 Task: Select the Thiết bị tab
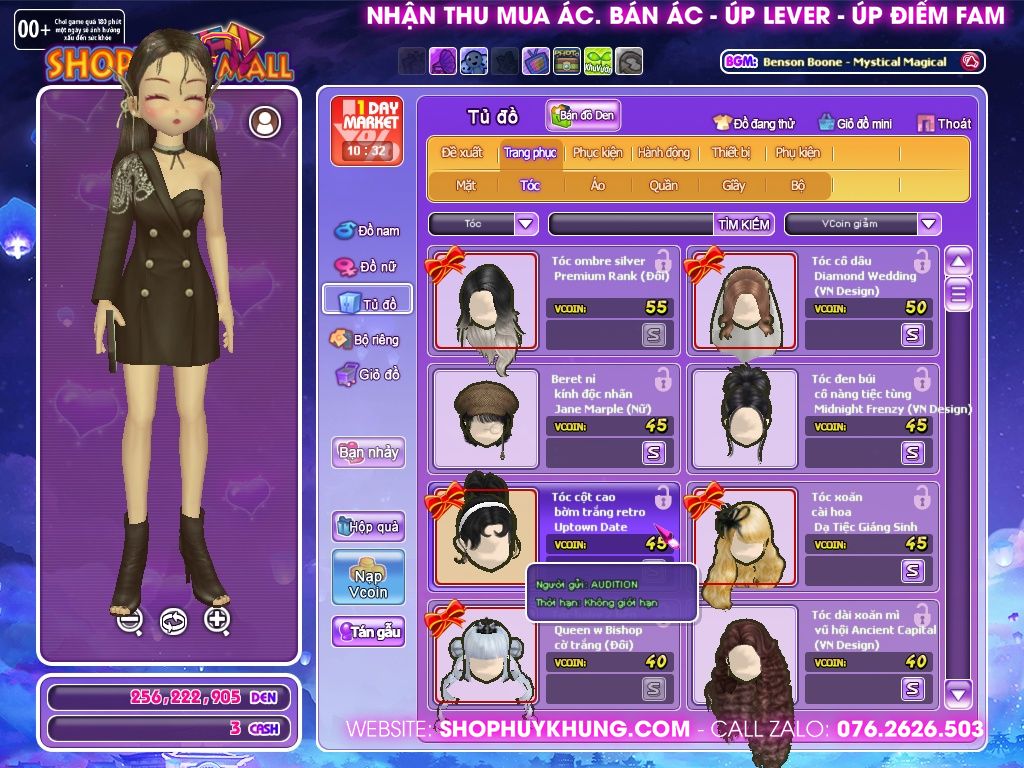731,153
